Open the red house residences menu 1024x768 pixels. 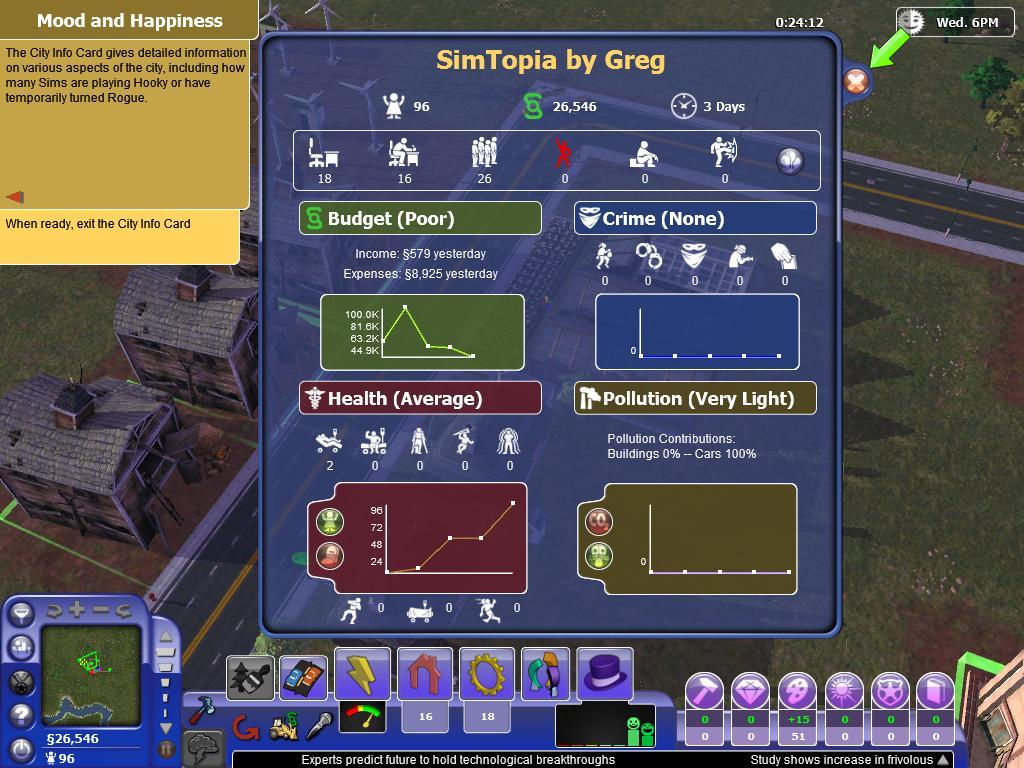(x=425, y=675)
